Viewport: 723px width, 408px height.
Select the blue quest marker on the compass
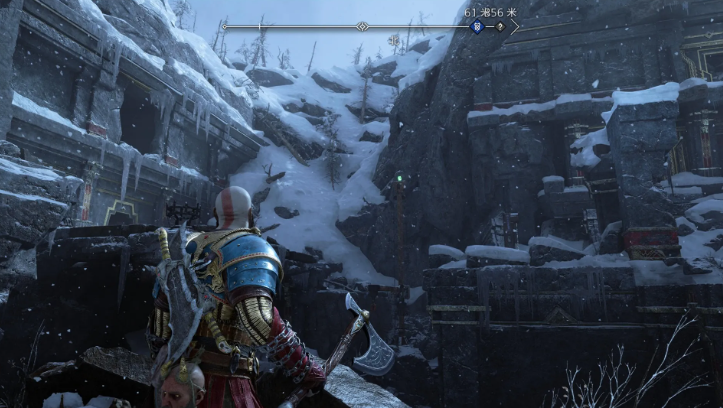tap(478, 26)
